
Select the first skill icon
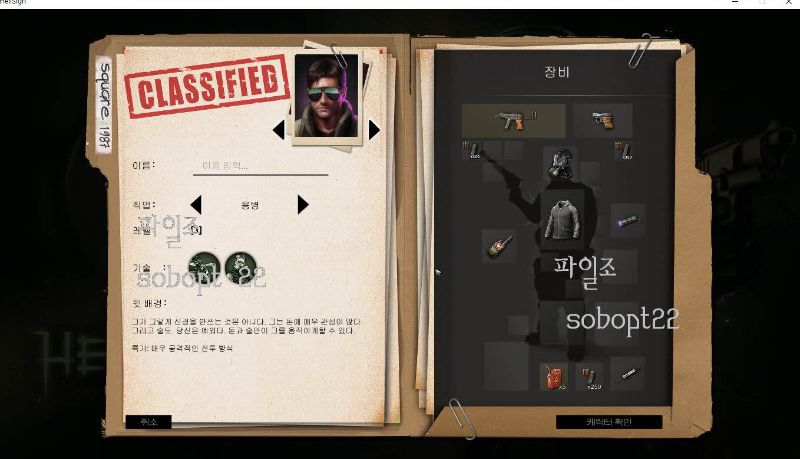(204, 266)
